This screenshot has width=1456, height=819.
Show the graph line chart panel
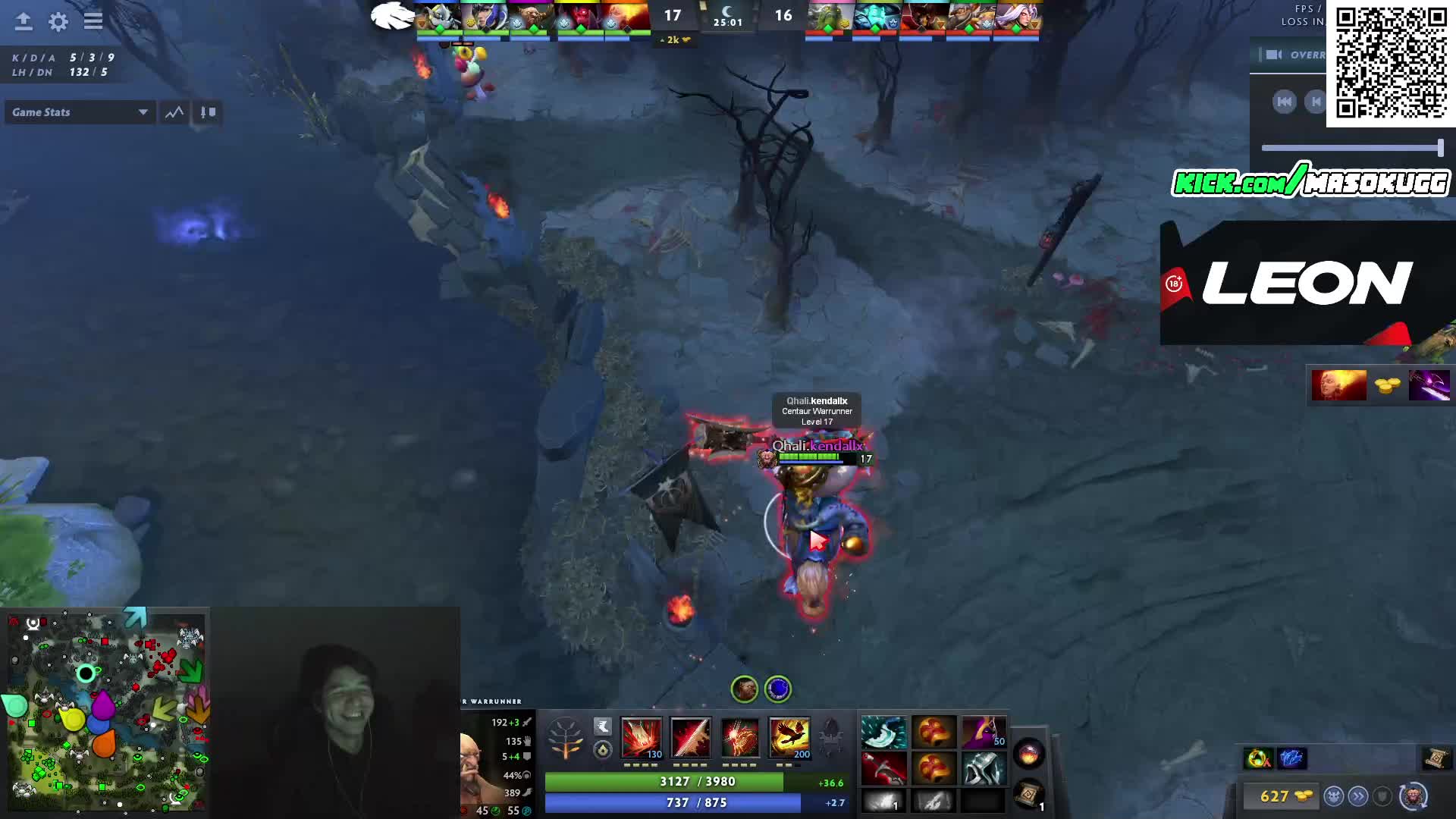174,112
